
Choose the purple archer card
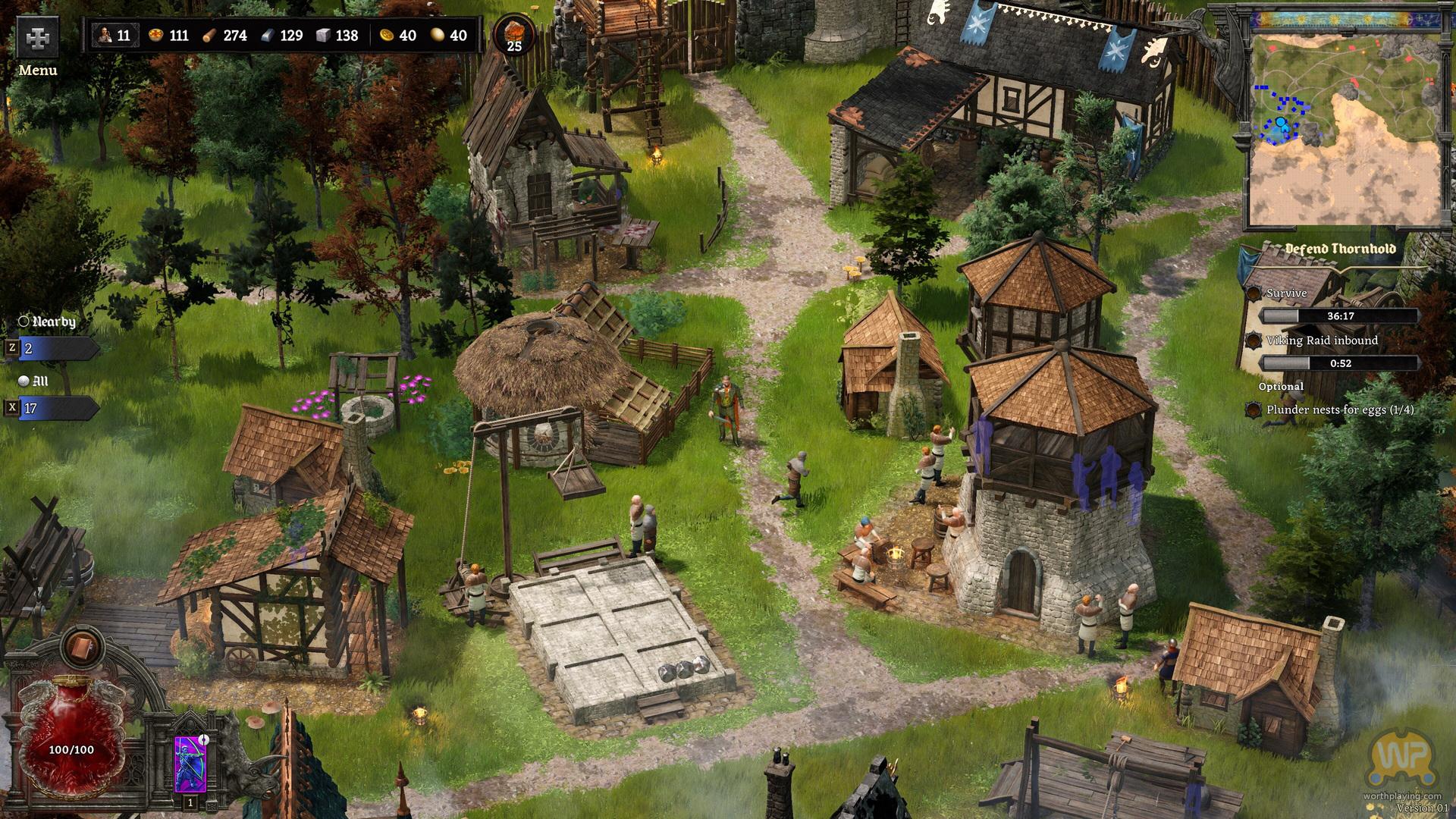tap(187, 764)
